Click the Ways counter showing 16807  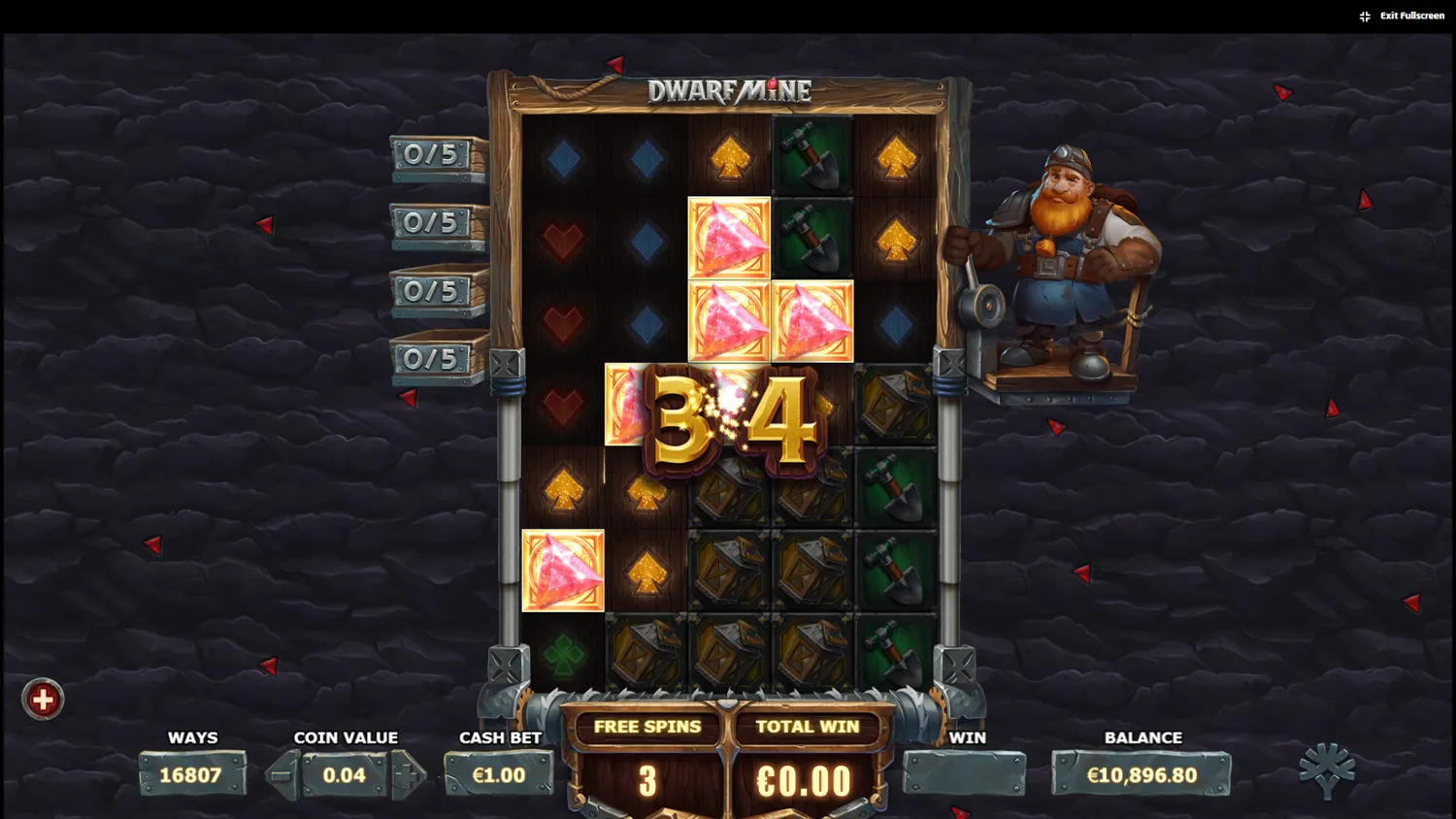pos(193,774)
